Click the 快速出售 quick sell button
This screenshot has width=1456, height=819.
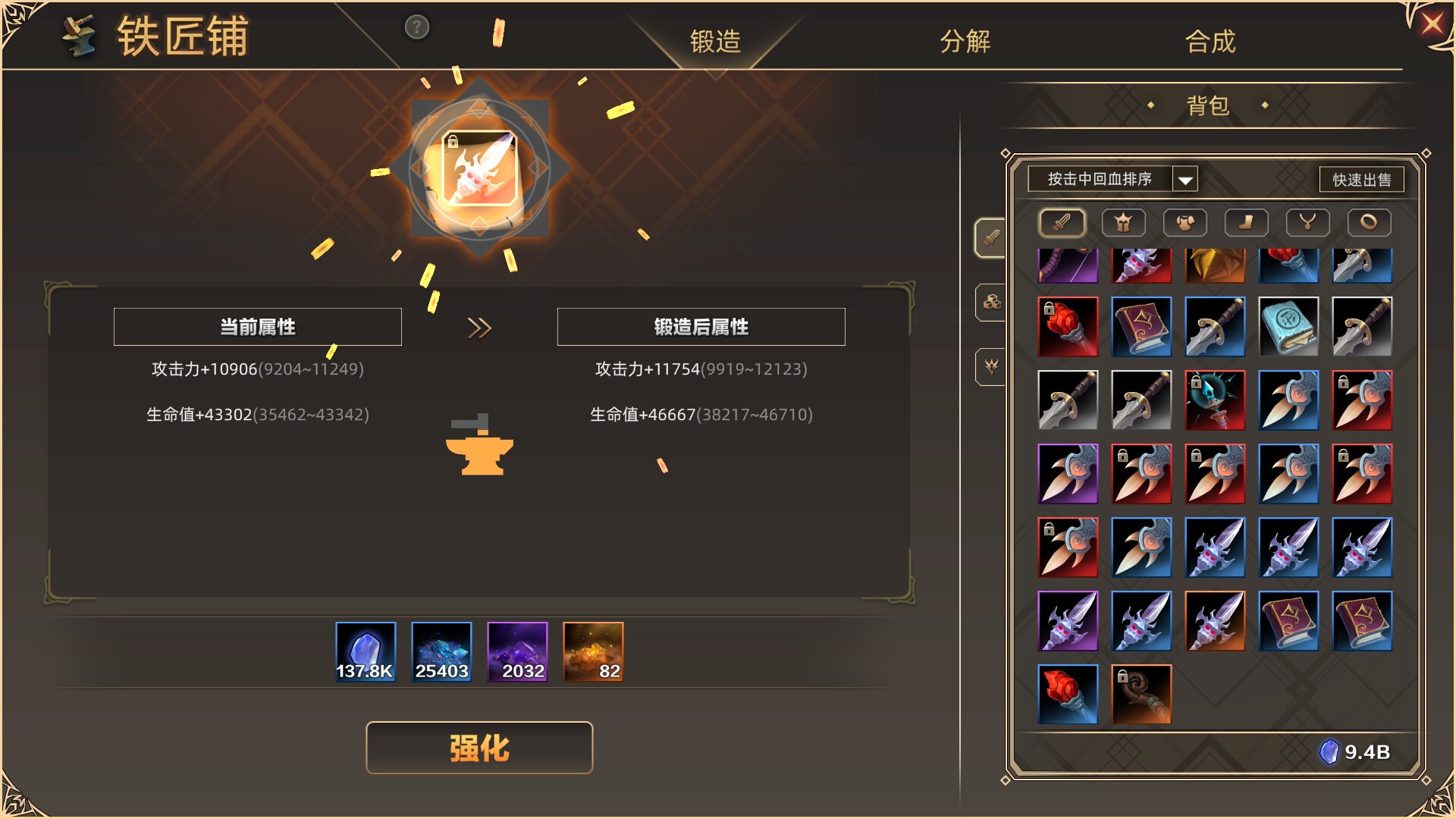pyautogui.click(x=1362, y=180)
